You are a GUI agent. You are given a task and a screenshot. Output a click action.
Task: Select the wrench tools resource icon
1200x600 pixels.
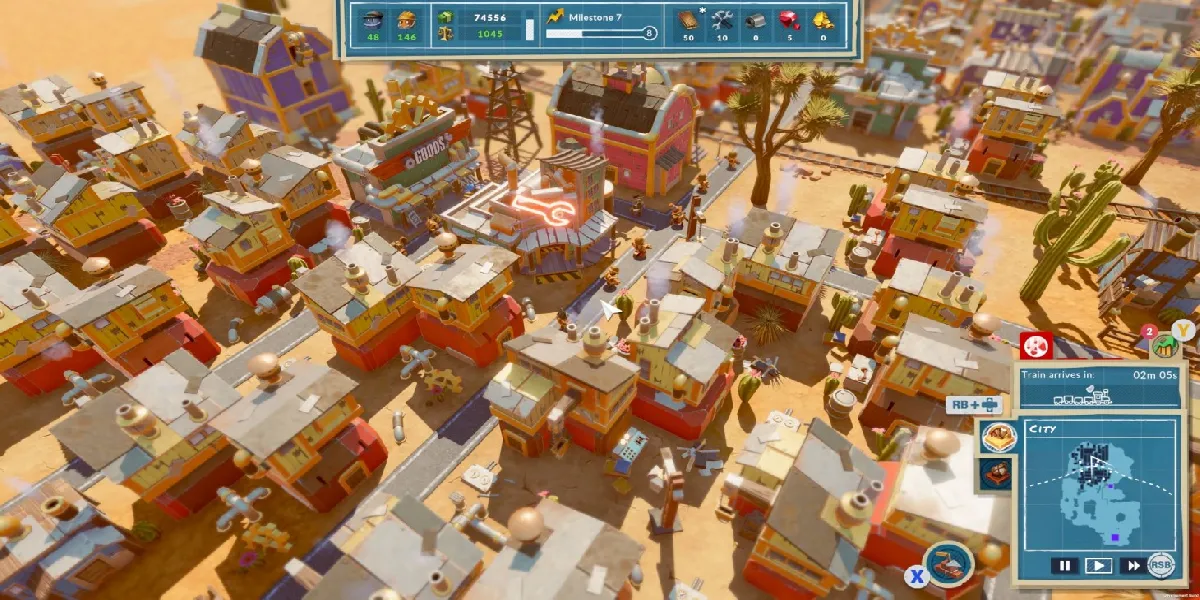[x=722, y=18]
